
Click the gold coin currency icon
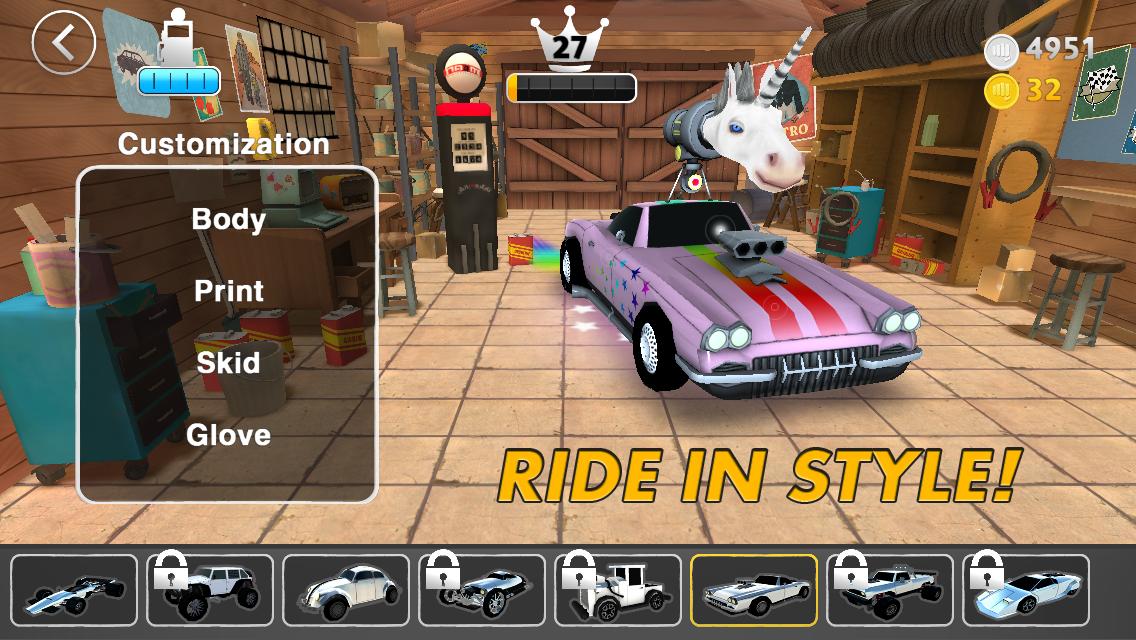pyautogui.click(x=1000, y=91)
